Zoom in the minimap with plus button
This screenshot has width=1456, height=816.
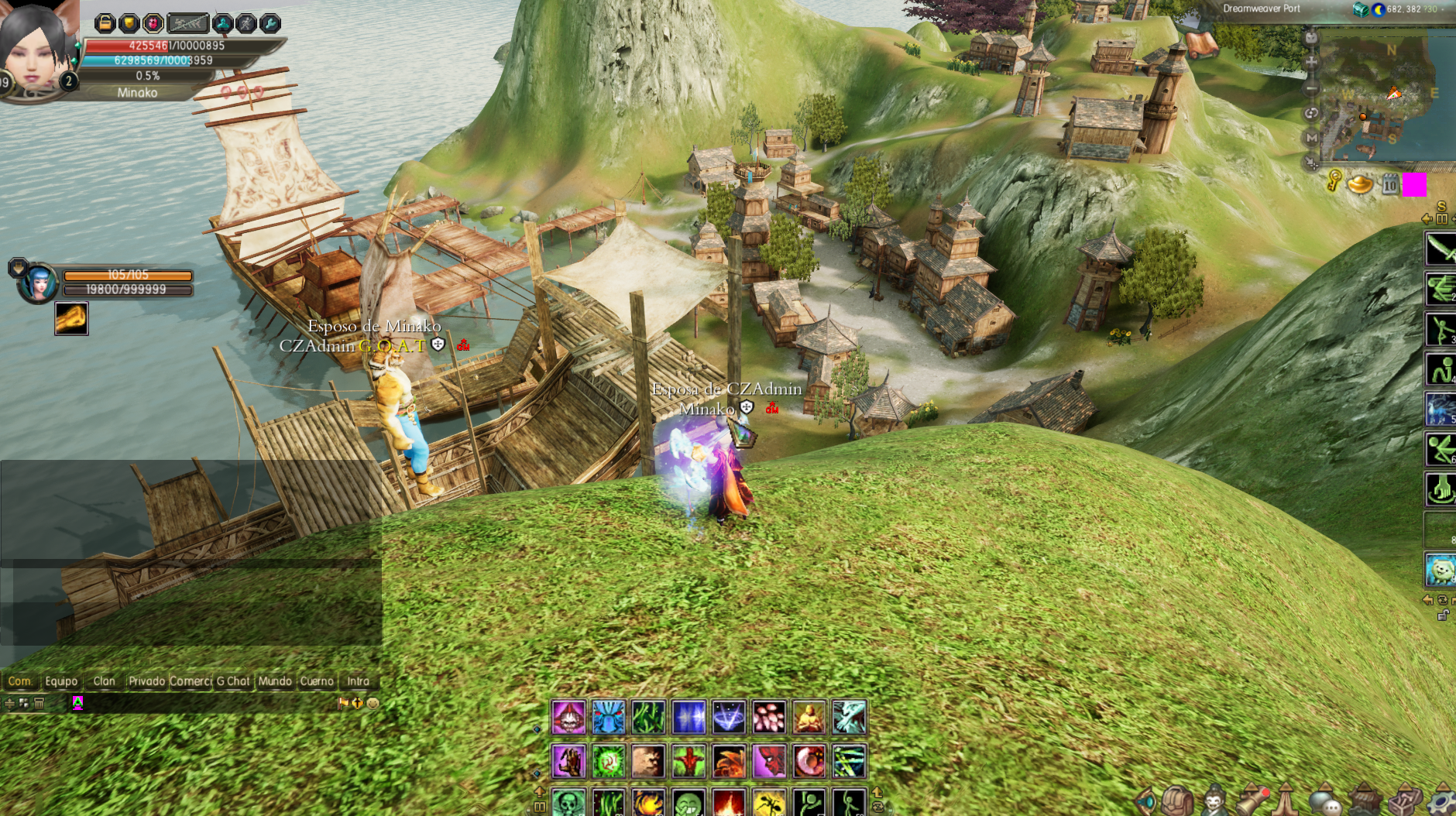[1311, 62]
